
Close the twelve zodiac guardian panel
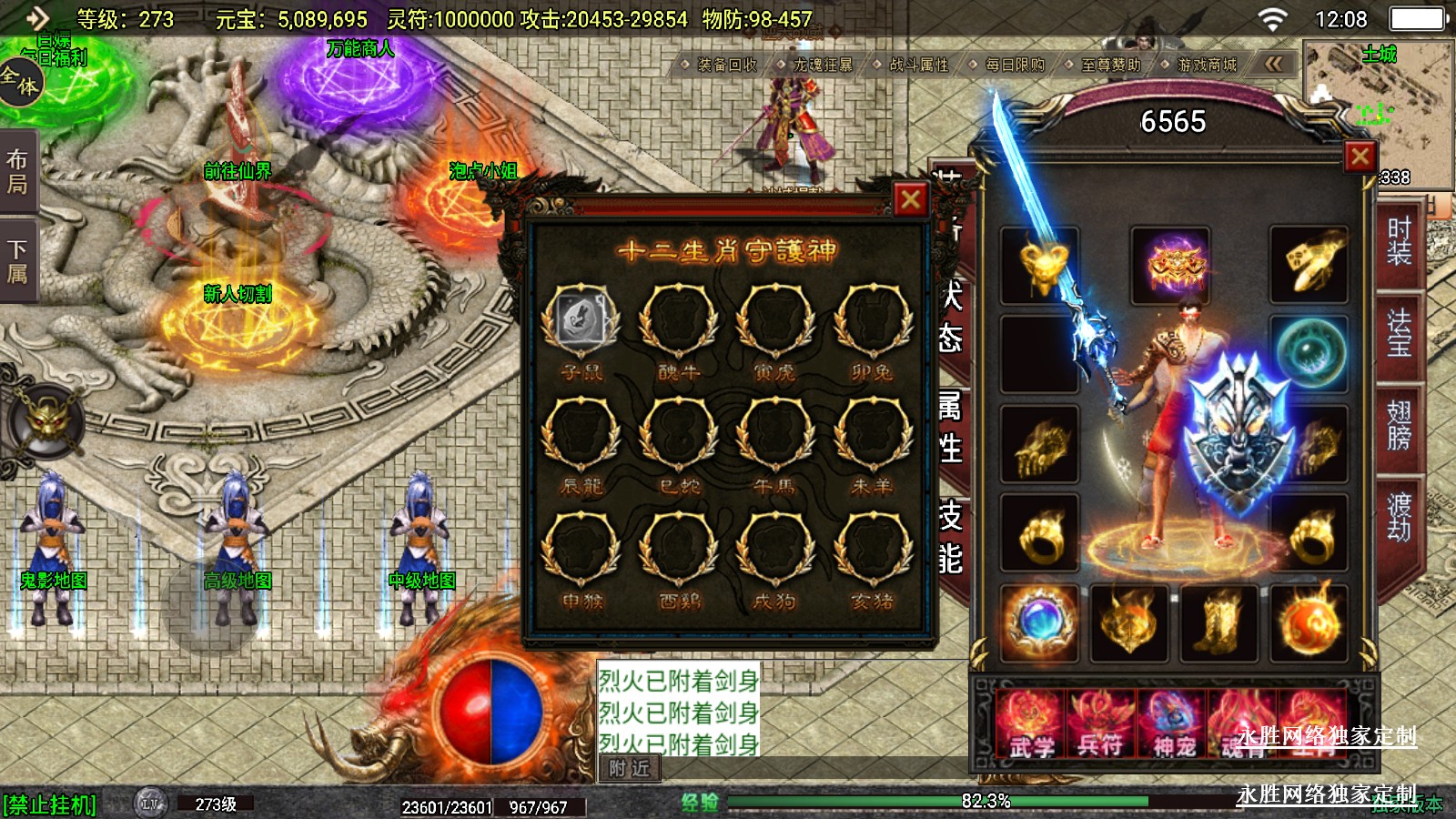tap(910, 199)
